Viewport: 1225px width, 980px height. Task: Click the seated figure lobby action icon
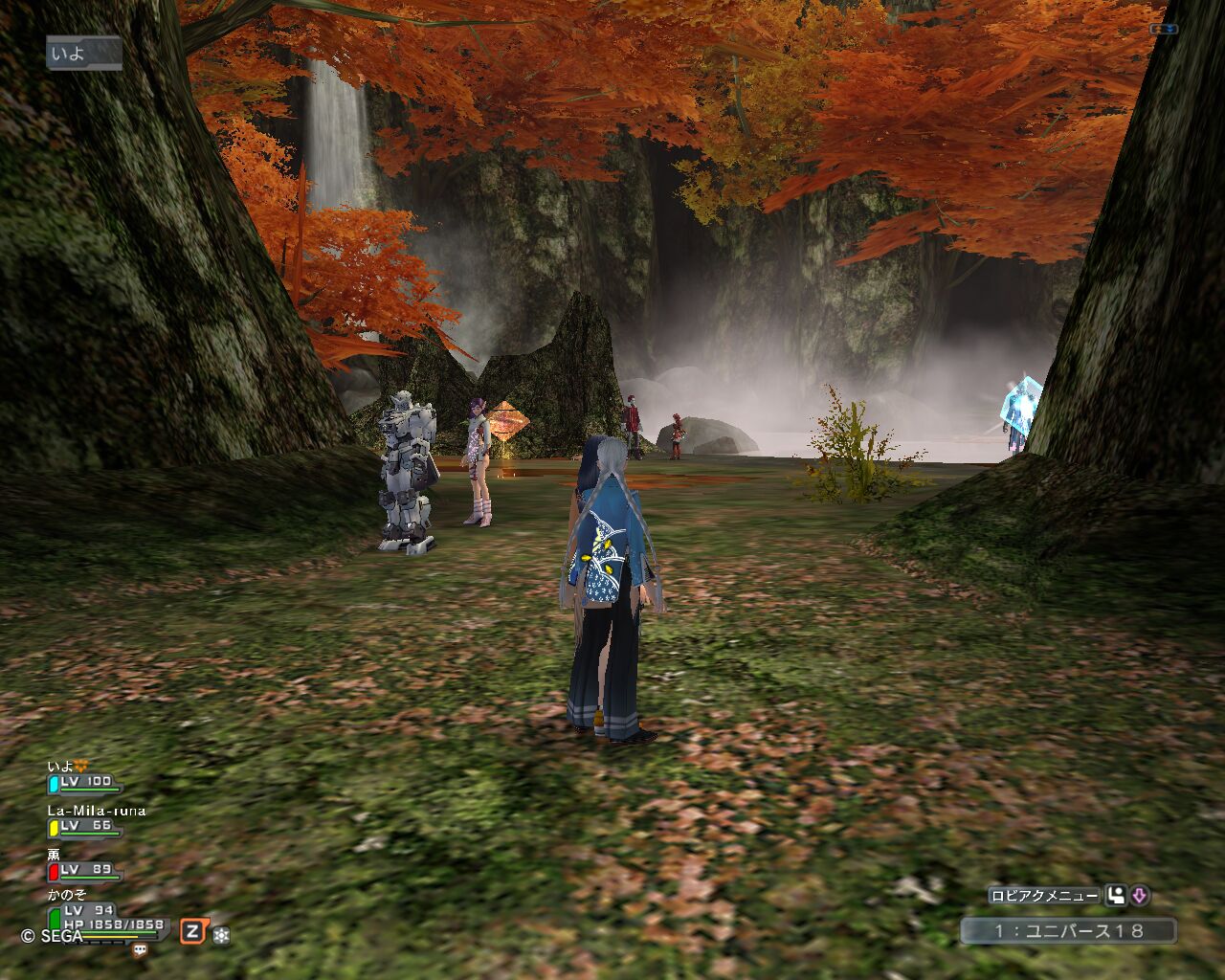1115,896
